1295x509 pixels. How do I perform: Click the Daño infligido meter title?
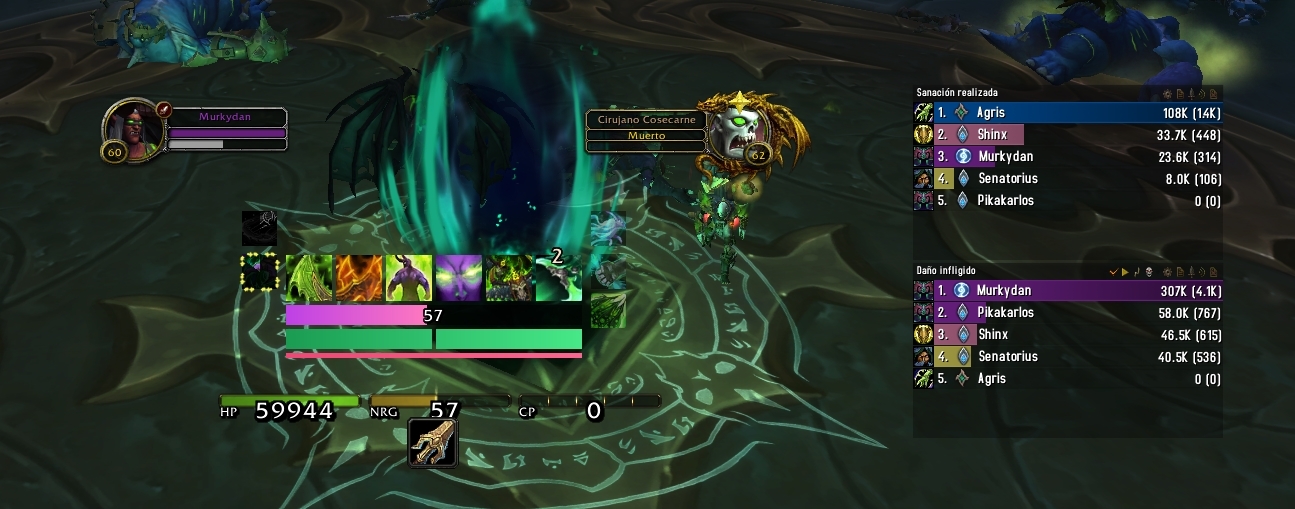coord(946,271)
